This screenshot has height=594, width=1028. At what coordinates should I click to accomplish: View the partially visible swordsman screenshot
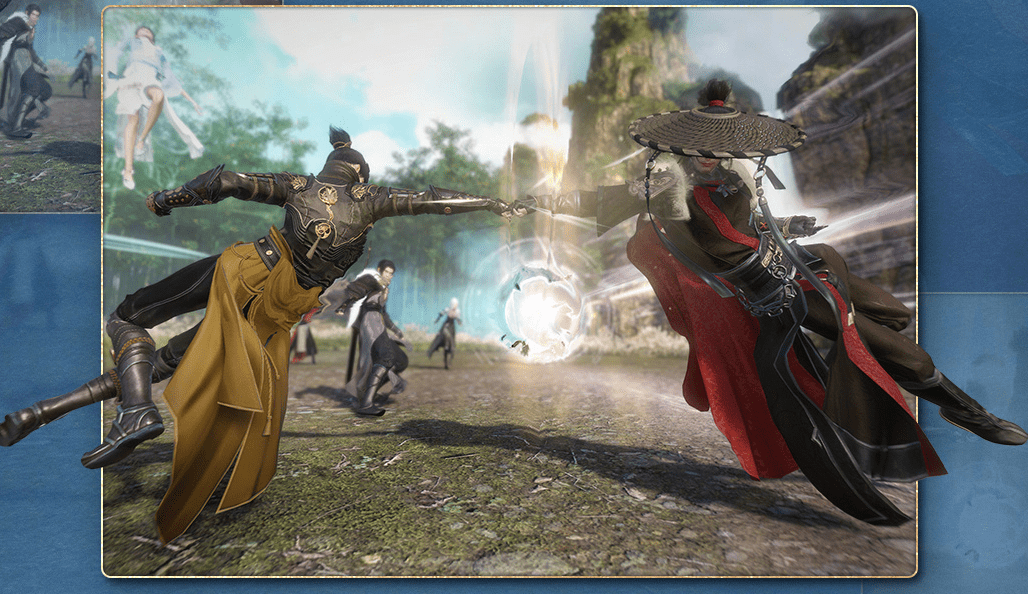click(x=49, y=105)
